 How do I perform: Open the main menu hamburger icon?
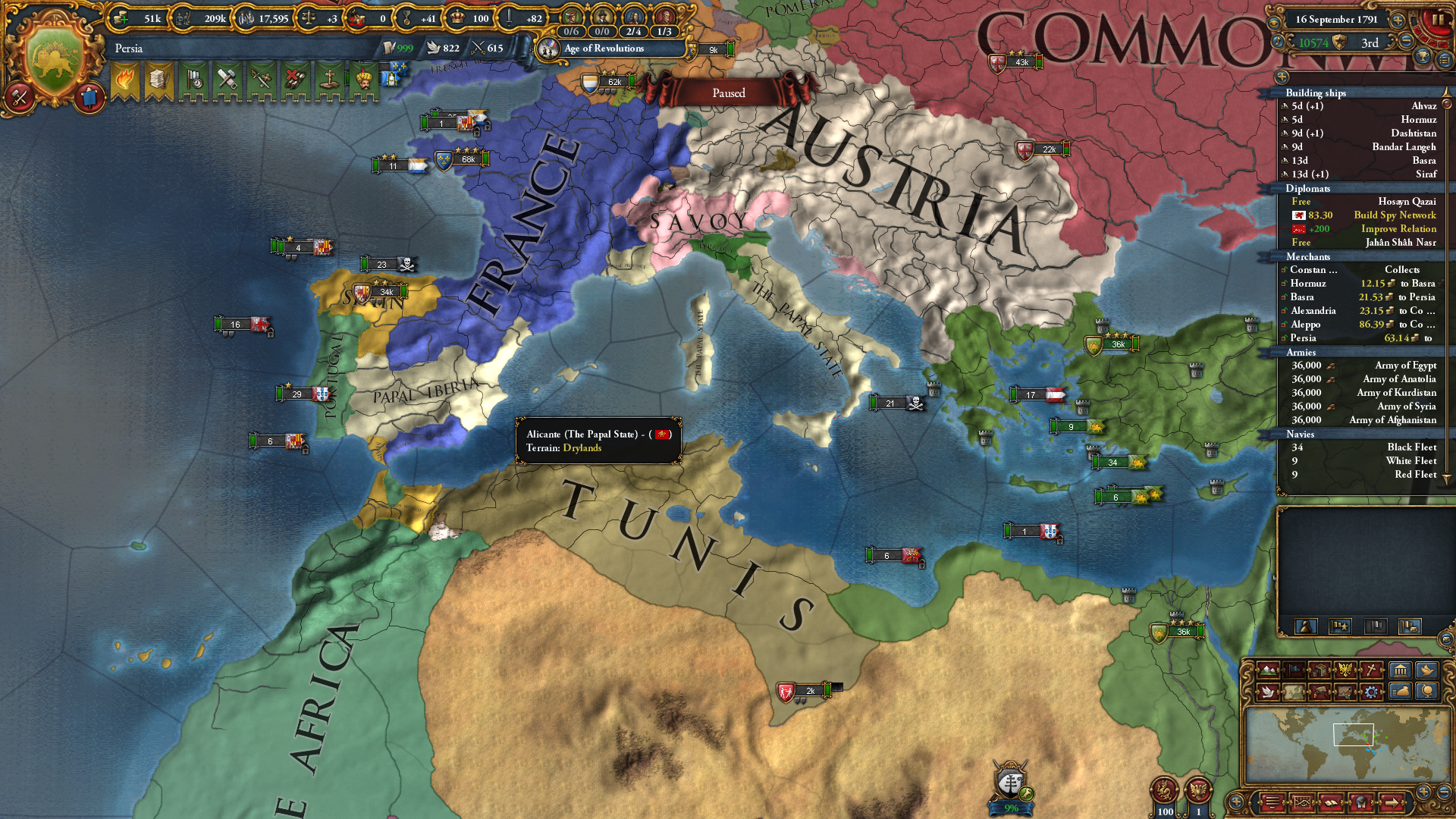click(x=1272, y=802)
